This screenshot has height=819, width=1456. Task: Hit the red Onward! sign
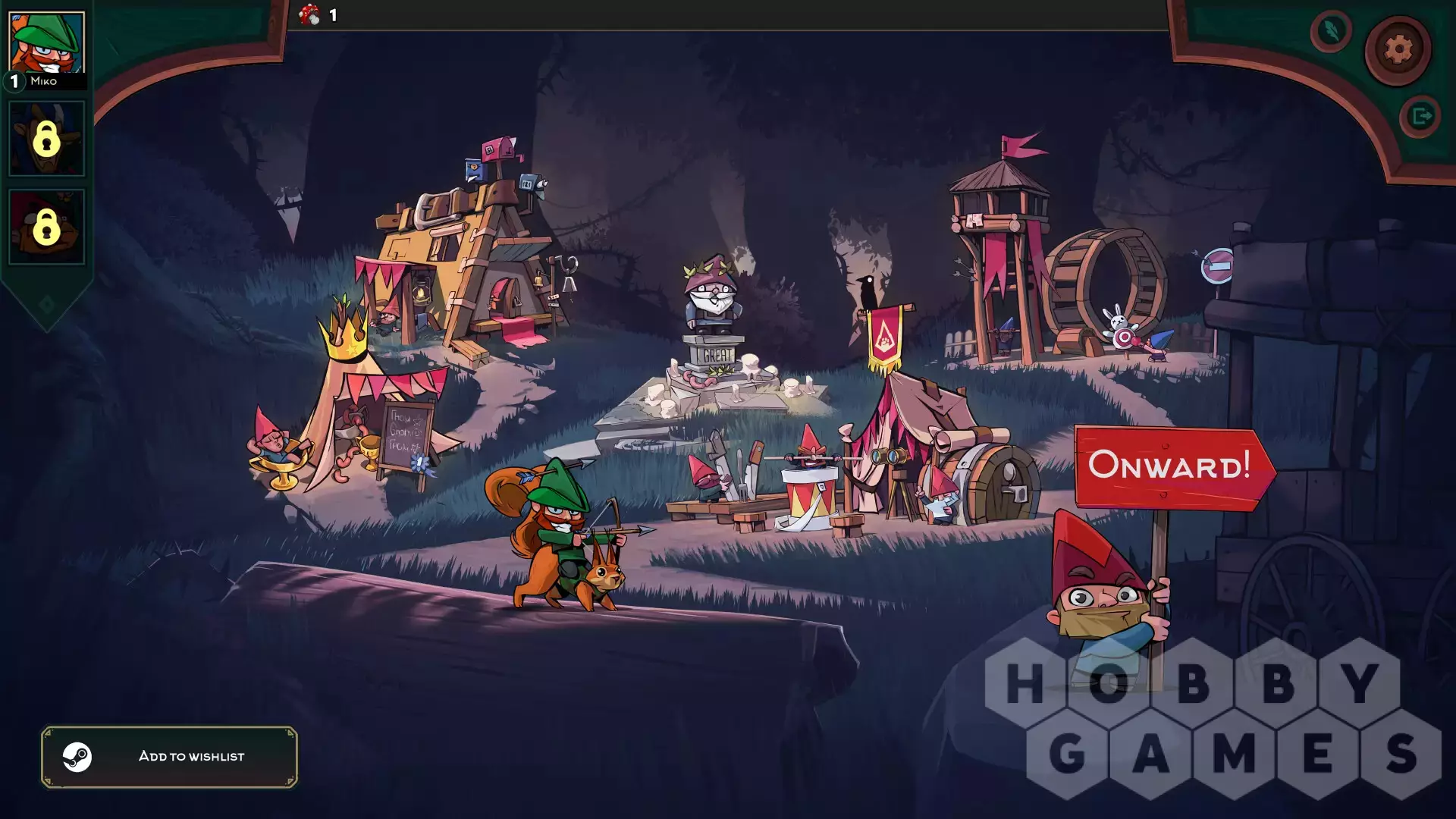1171,466
